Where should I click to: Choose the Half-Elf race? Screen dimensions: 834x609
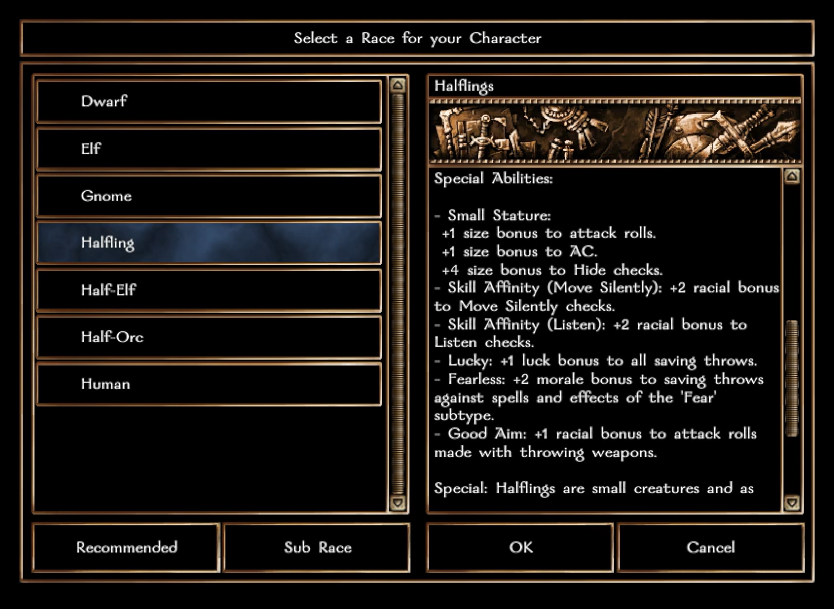click(x=208, y=290)
